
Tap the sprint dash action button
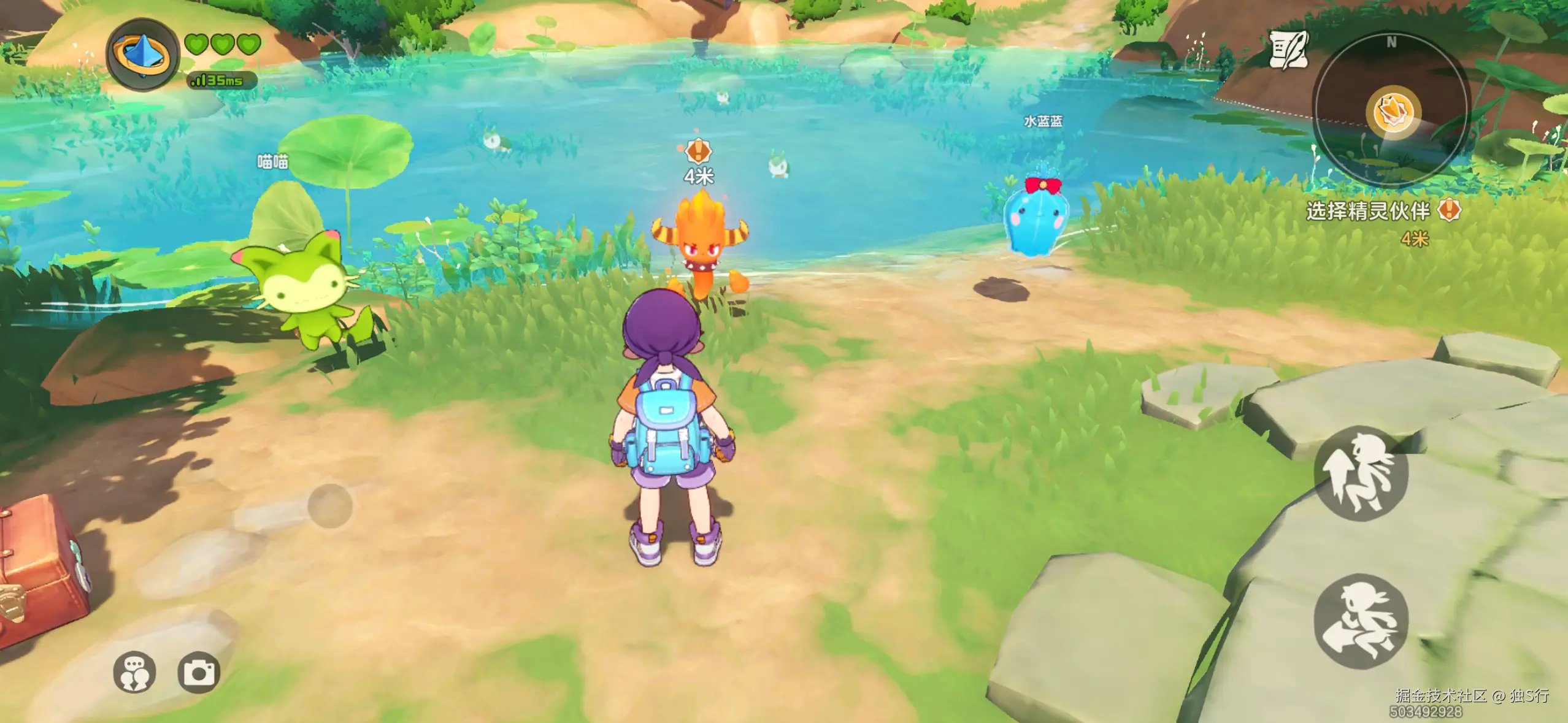(1361, 621)
